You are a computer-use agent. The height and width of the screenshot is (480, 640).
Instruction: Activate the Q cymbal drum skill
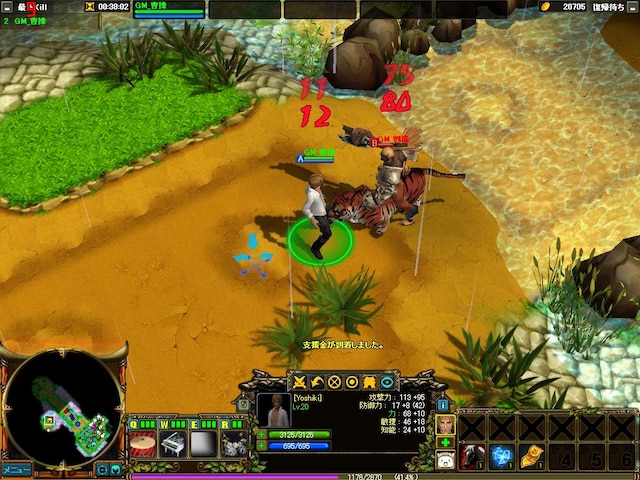[143, 443]
